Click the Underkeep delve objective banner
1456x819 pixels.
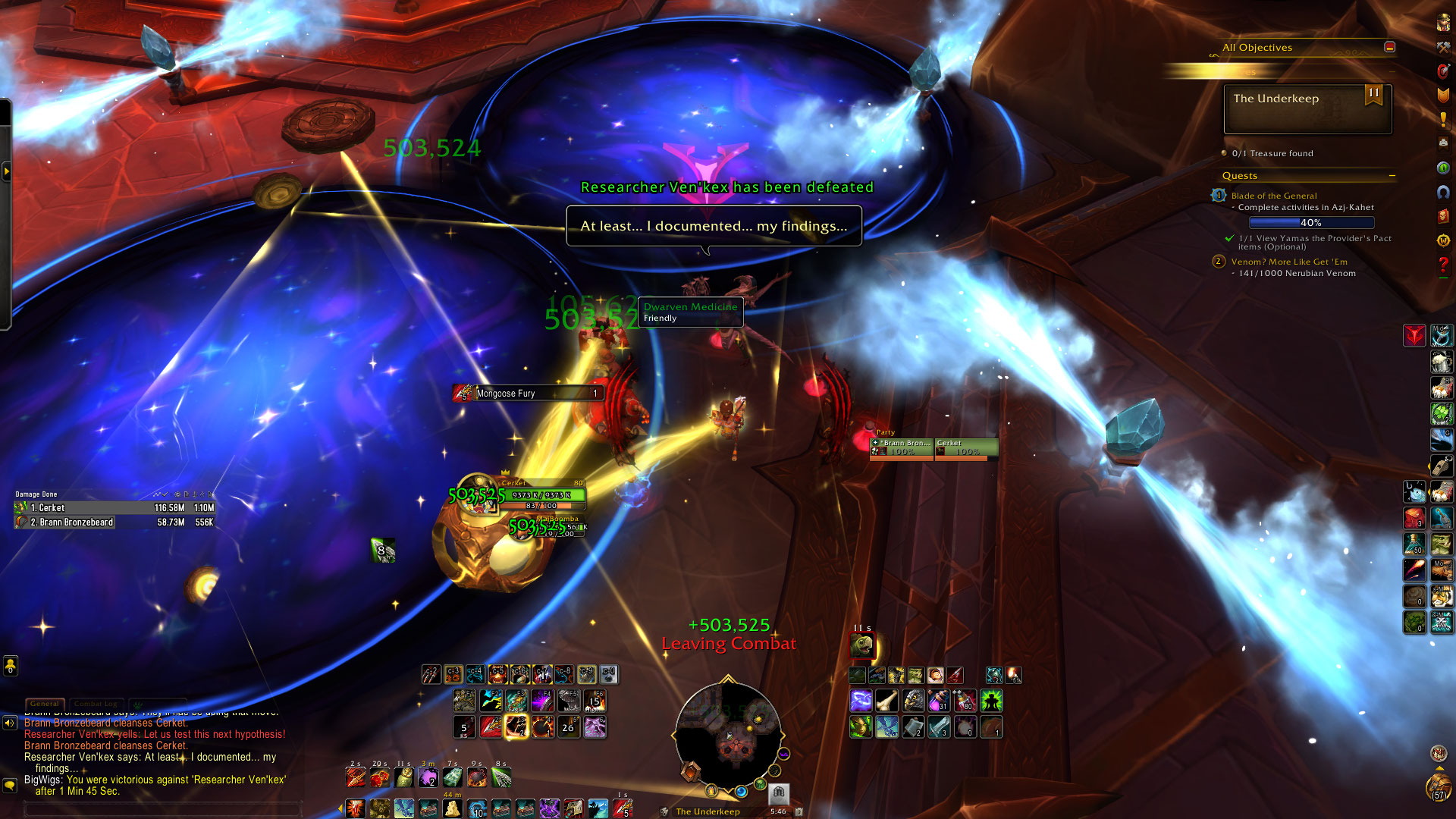[x=1307, y=108]
